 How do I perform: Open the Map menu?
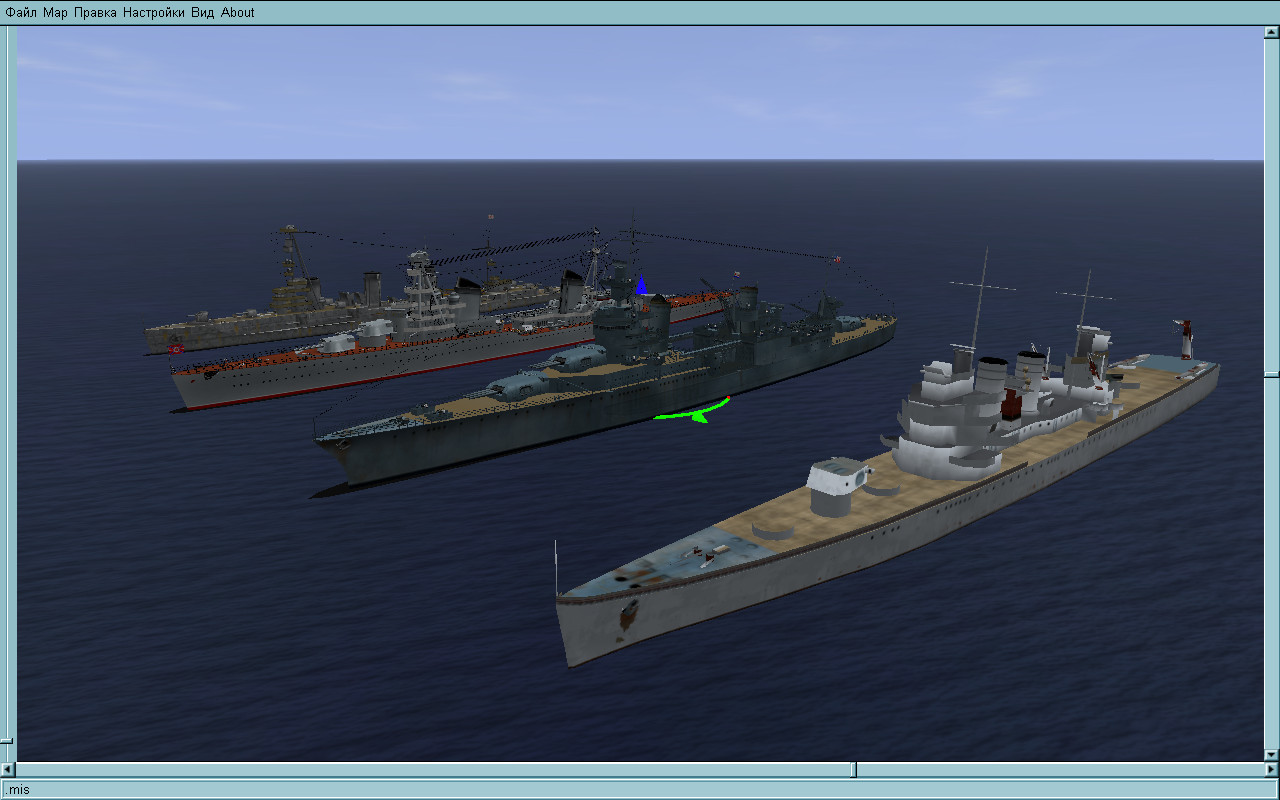(x=55, y=12)
